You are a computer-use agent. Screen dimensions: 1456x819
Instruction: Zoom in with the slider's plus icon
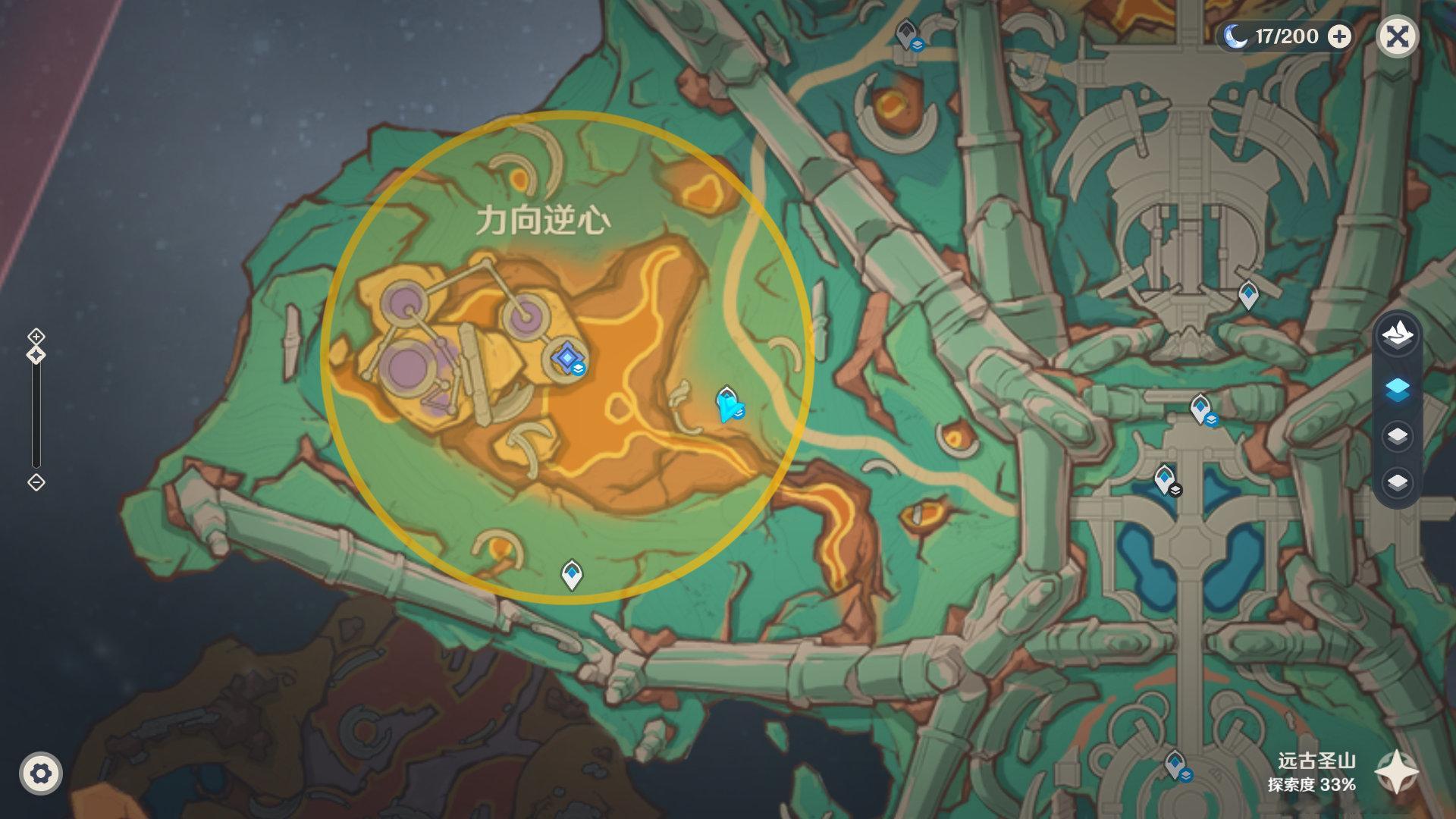36,336
